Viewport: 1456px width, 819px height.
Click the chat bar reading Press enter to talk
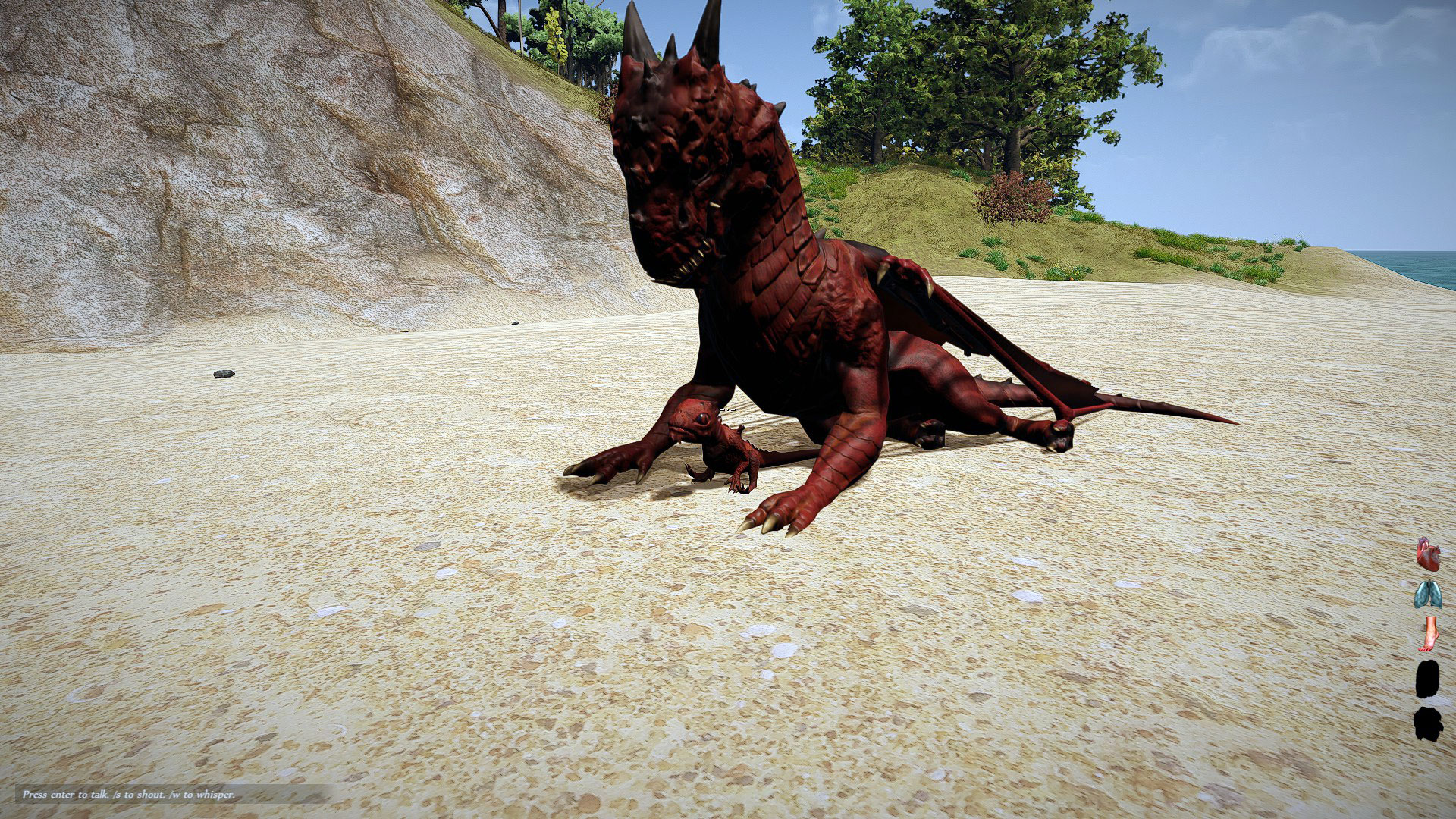[x=129, y=796]
